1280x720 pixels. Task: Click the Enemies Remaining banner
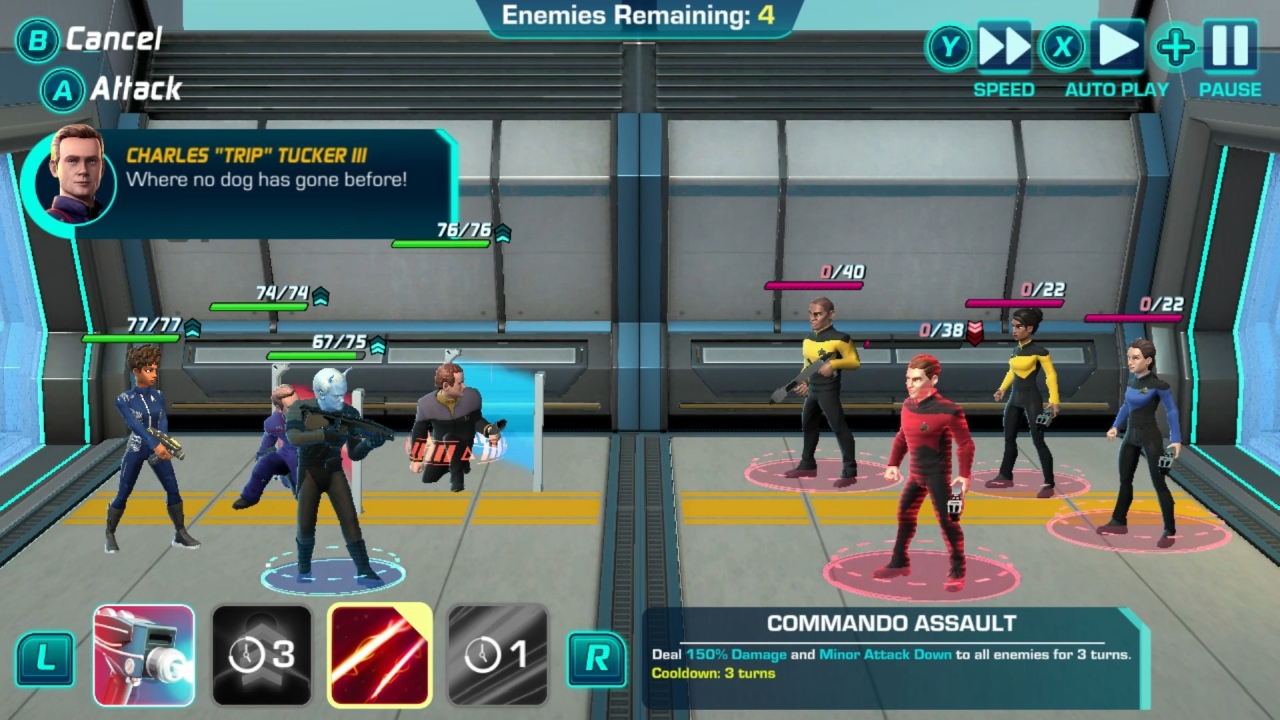640,16
